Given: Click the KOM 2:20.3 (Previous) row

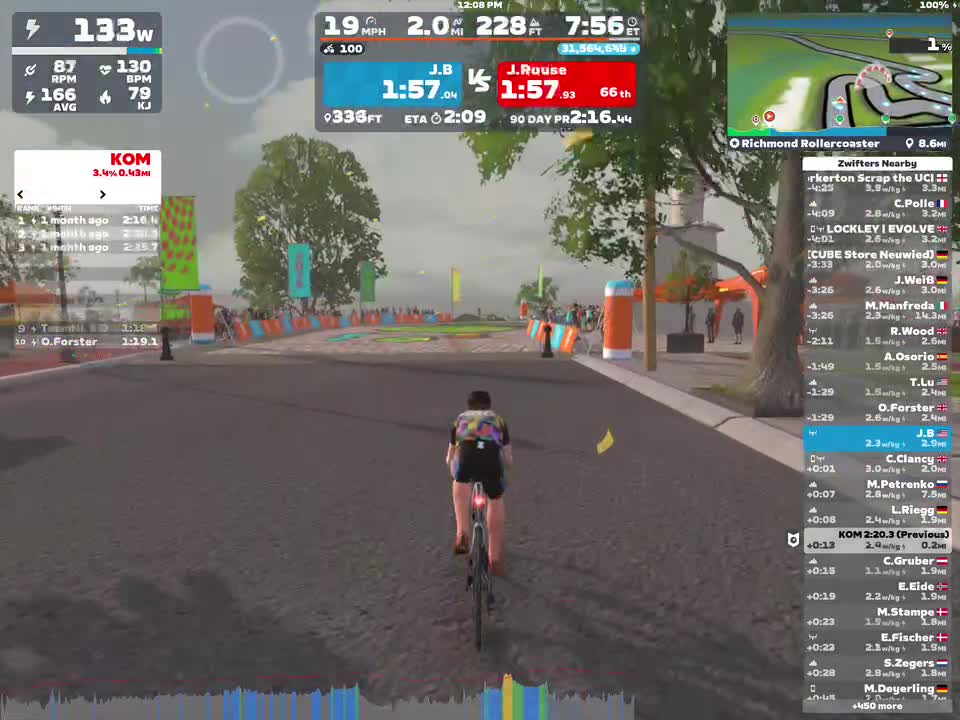Looking at the screenshot, I should (877, 540).
